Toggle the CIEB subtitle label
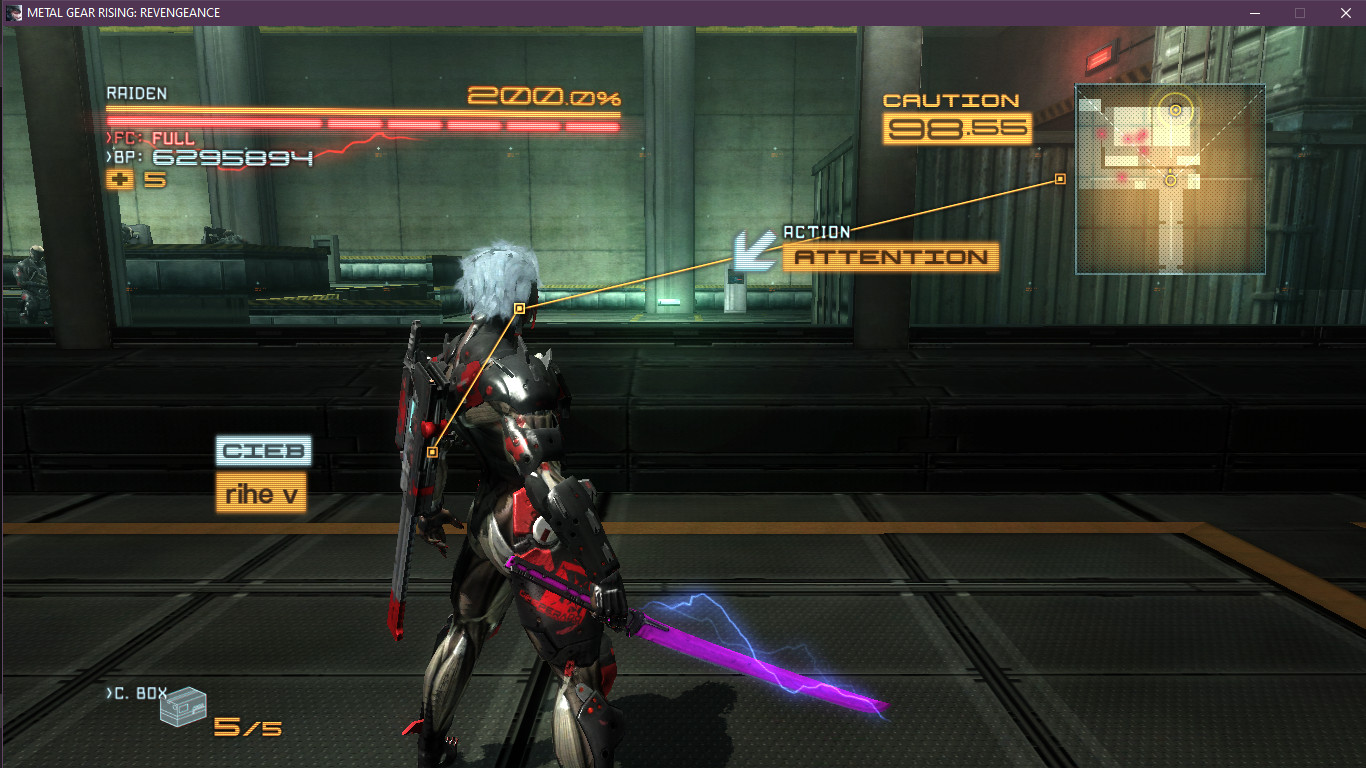This screenshot has width=1366, height=768. point(261,451)
